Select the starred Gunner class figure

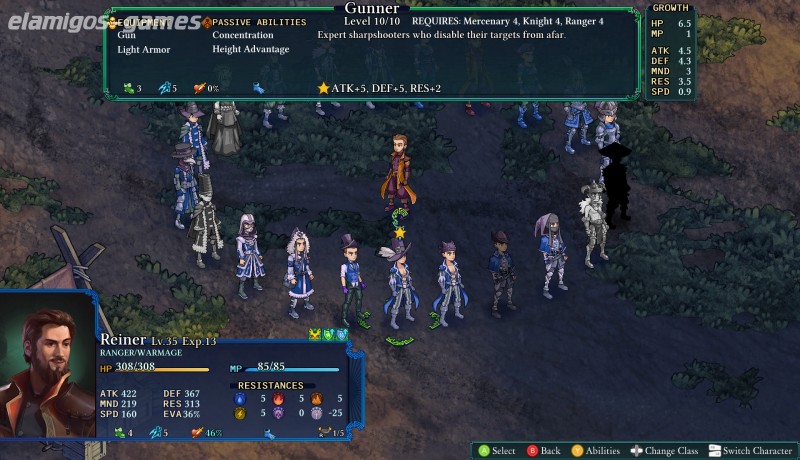pyautogui.click(x=400, y=285)
